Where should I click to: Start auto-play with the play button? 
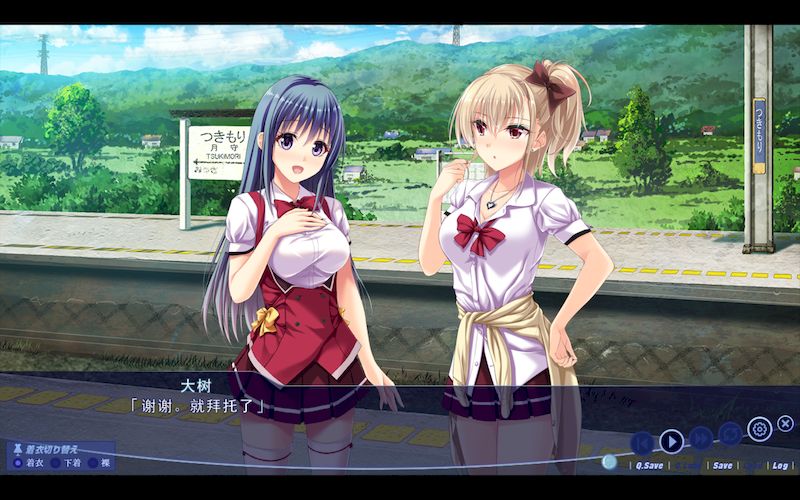coord(672,440)
